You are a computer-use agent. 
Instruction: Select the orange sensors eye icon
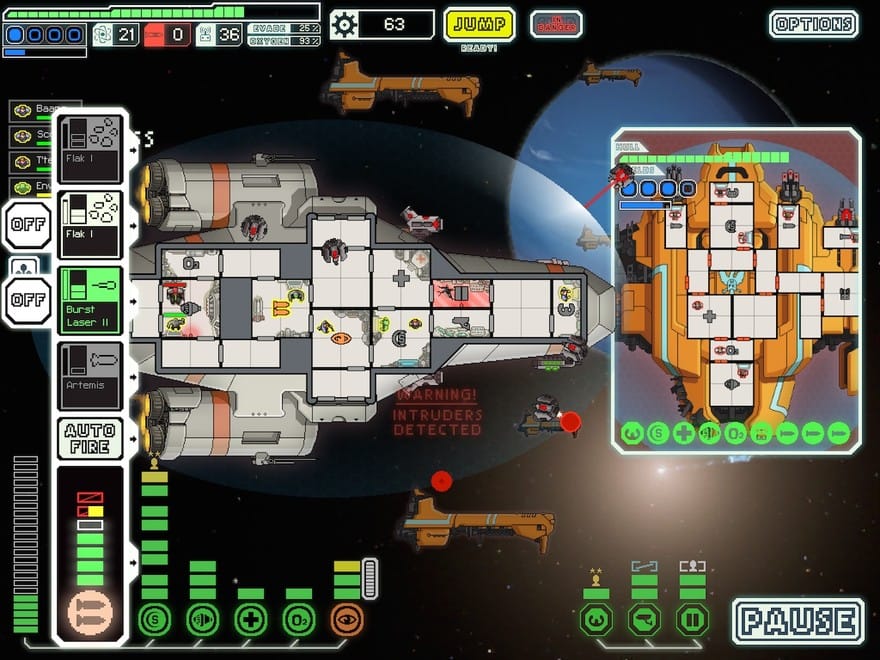[347, 619]
